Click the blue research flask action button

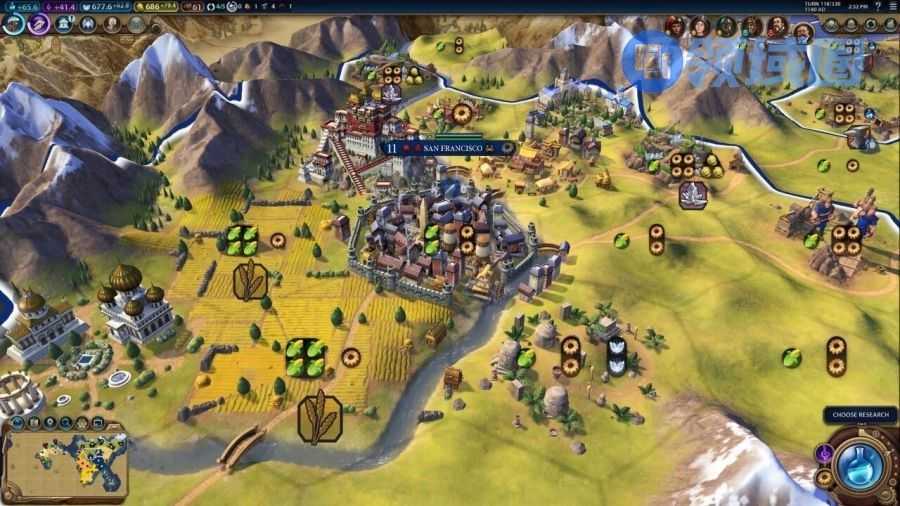(860, 464)
